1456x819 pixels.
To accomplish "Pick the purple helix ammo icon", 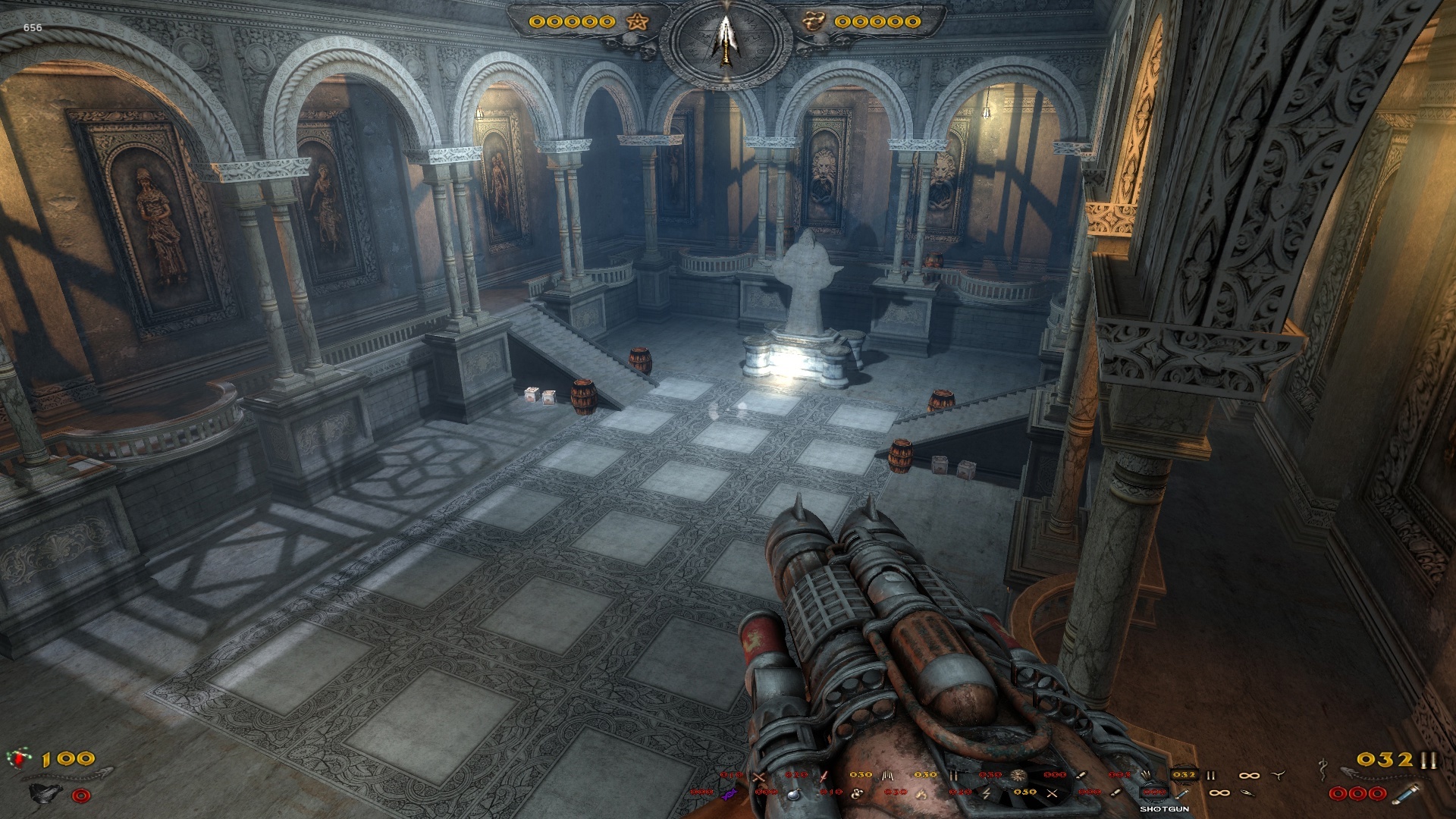I will pyautogui.click(x=729, y=793).
